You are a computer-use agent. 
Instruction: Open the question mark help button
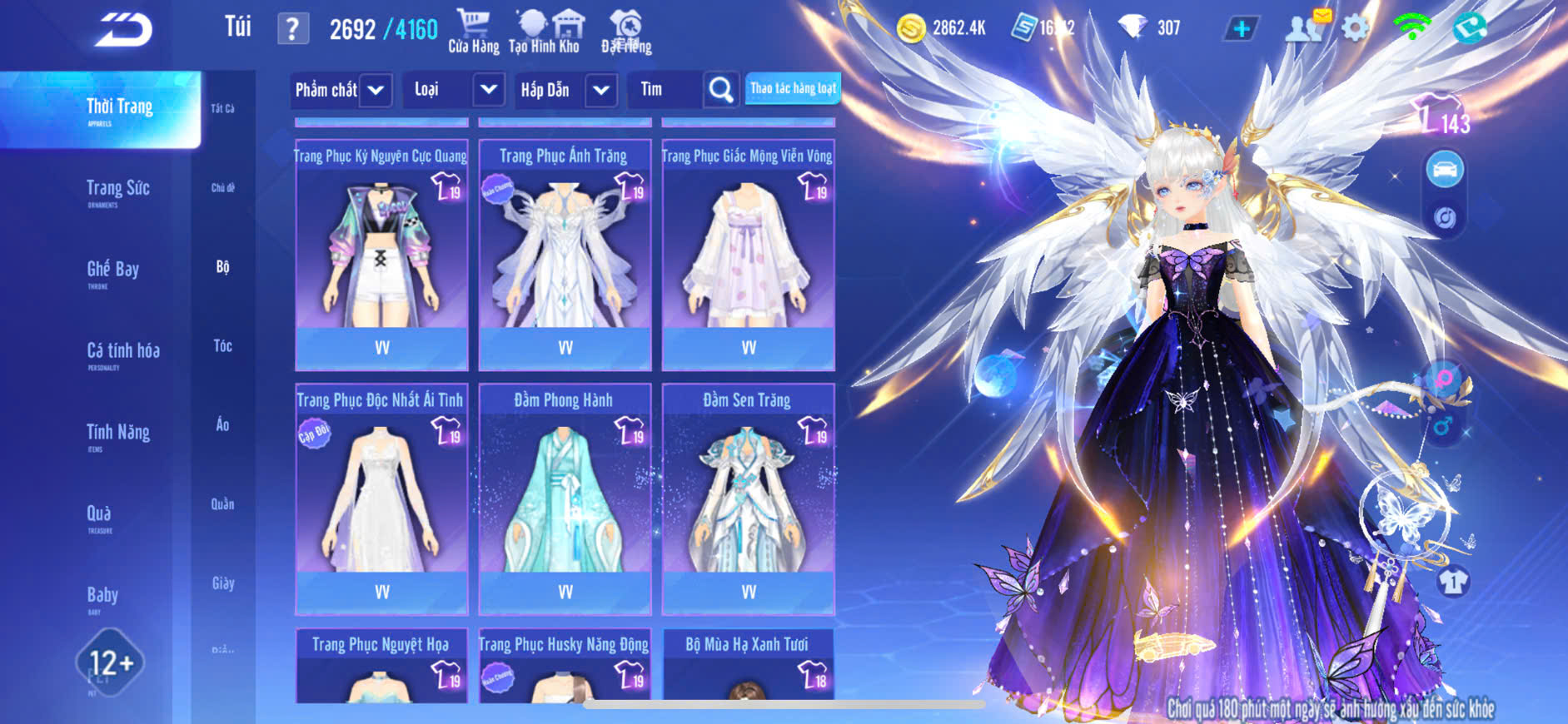click(292, 29)
